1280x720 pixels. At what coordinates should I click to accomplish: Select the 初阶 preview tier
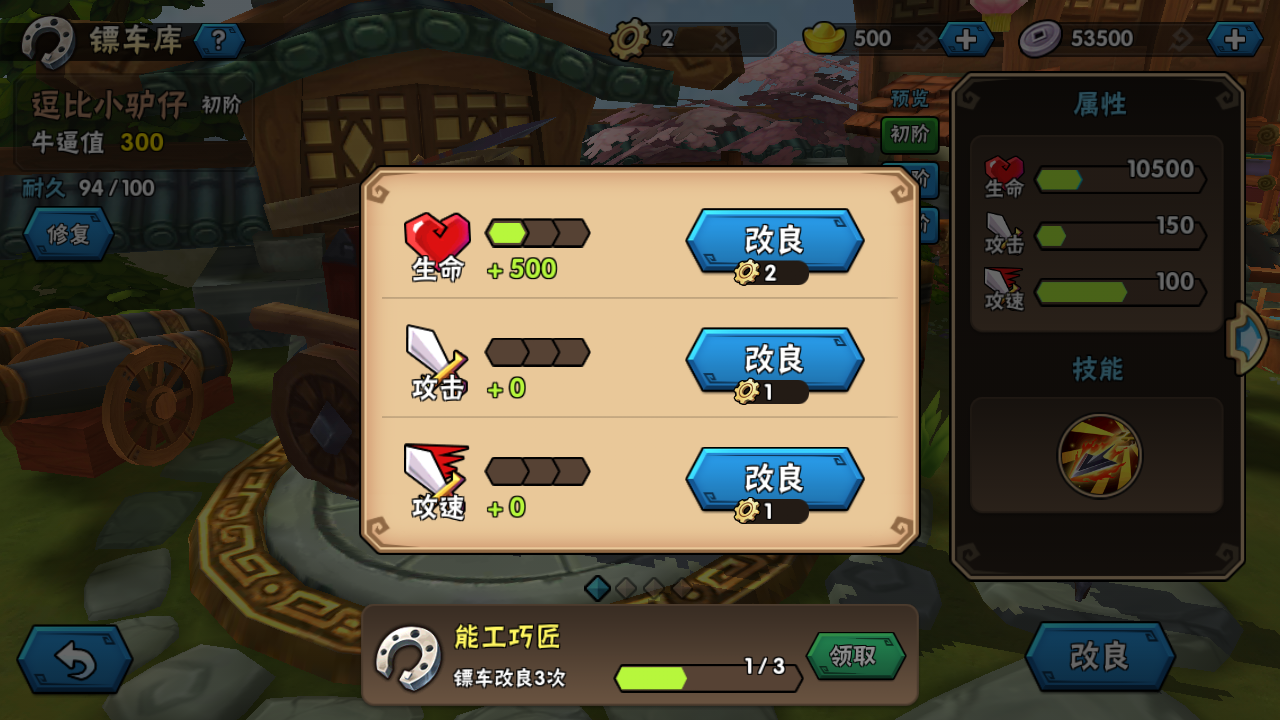coord(909,134)
